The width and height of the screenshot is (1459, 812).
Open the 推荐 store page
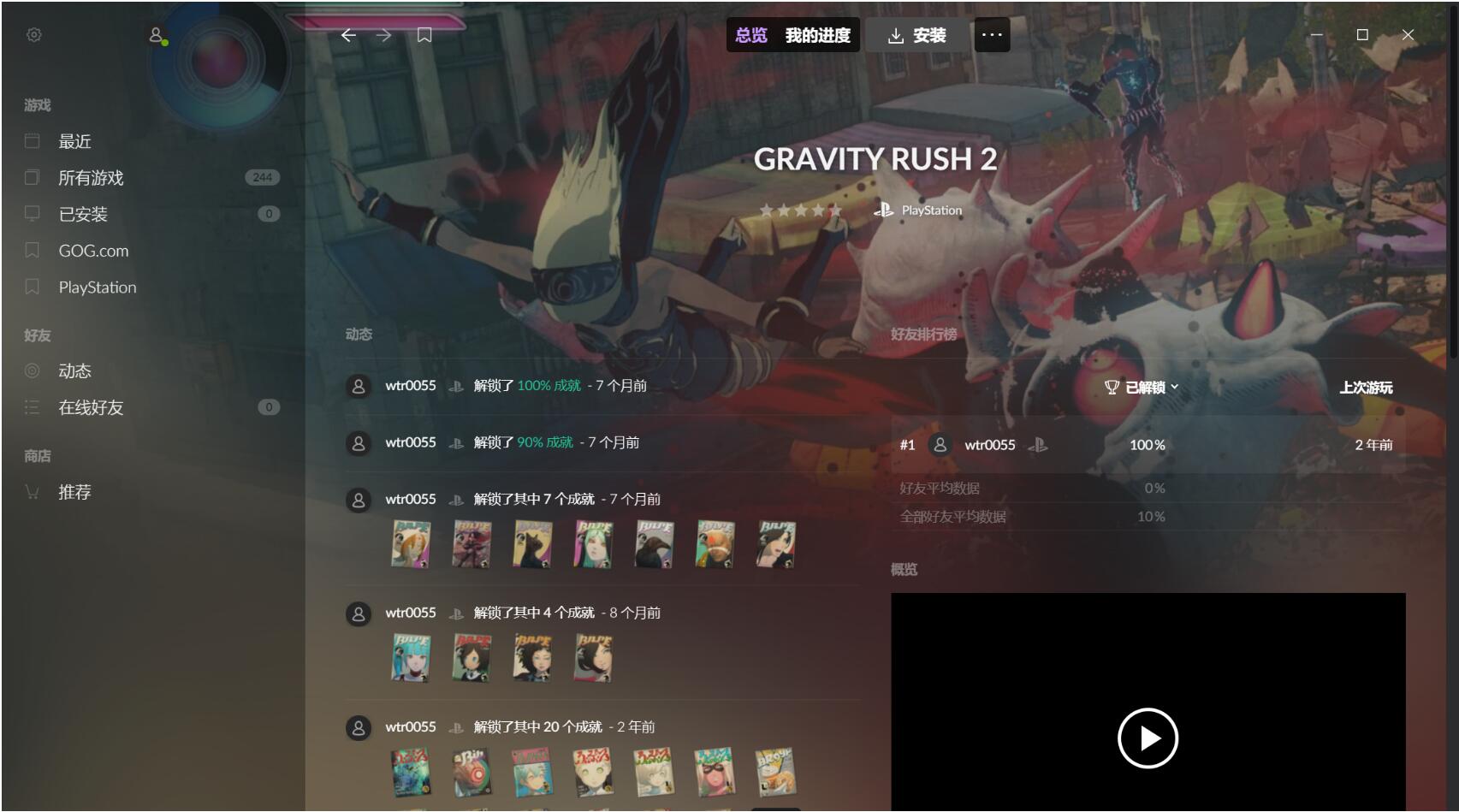click(x=74, y=492)
